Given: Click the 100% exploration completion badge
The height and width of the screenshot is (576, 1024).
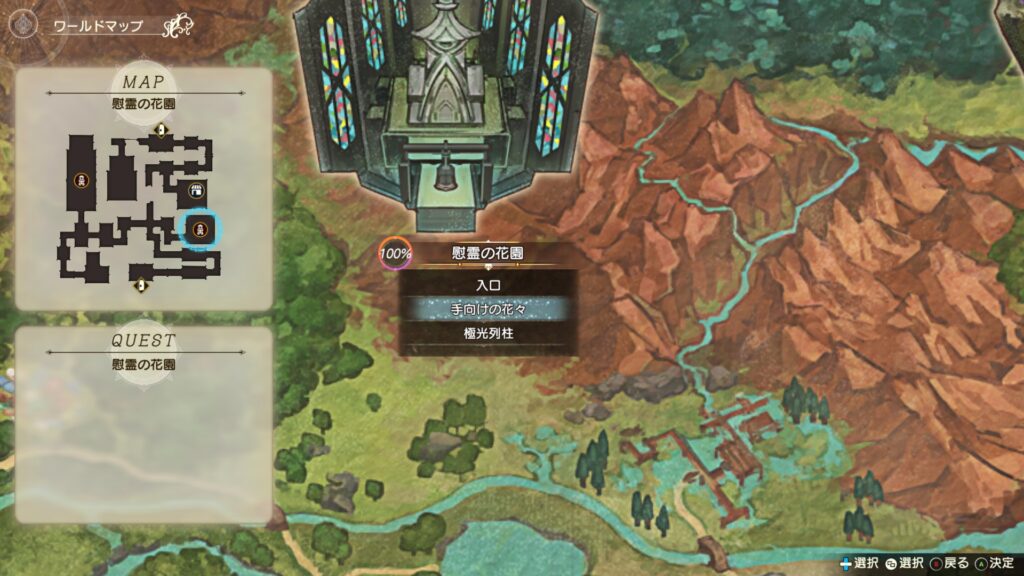Looking at the screenshot, I should [394, 253].
